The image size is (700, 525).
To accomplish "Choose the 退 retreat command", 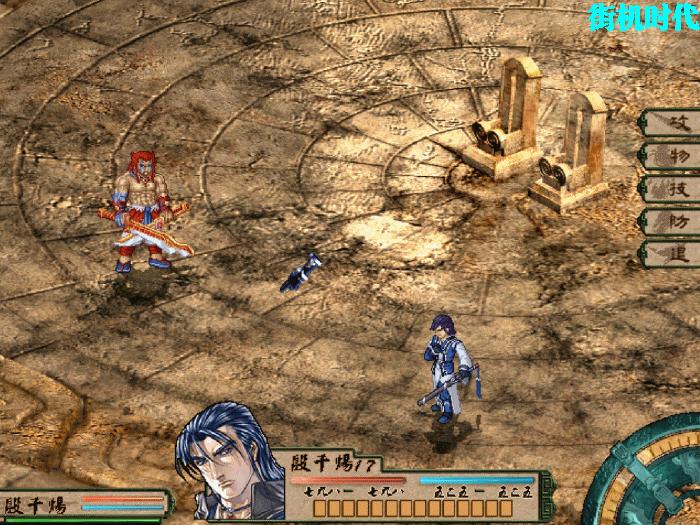I will pyautogui.click(x=668, y=252).
